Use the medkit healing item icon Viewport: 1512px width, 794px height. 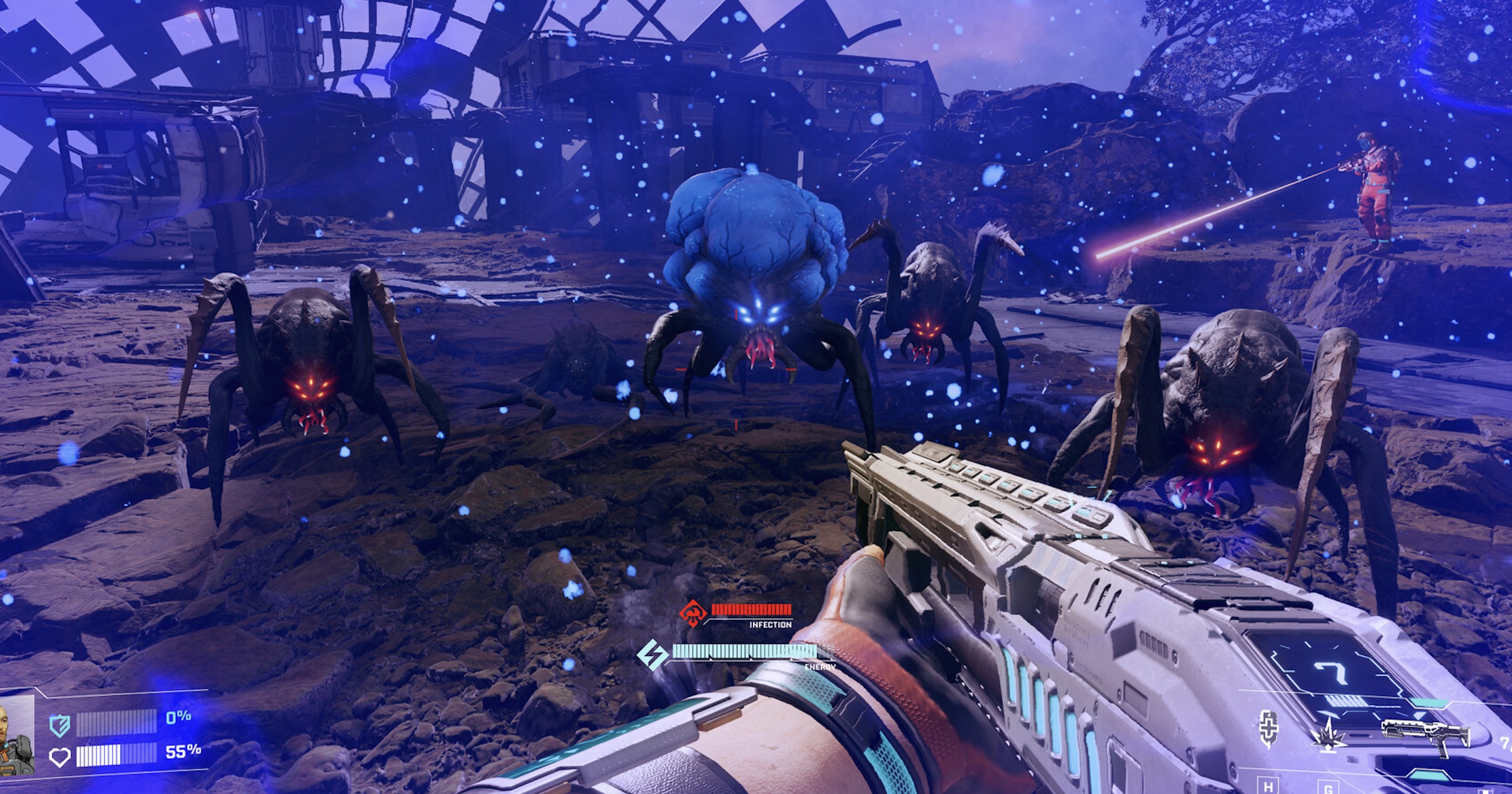[x=1268, y=728]
